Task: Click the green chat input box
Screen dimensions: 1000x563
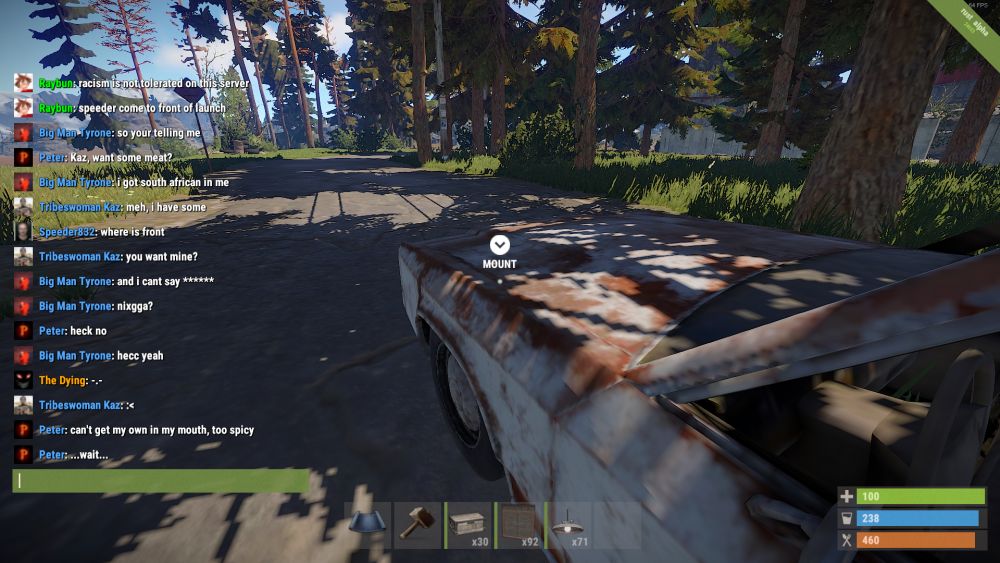Action: (x=161, y=481)
